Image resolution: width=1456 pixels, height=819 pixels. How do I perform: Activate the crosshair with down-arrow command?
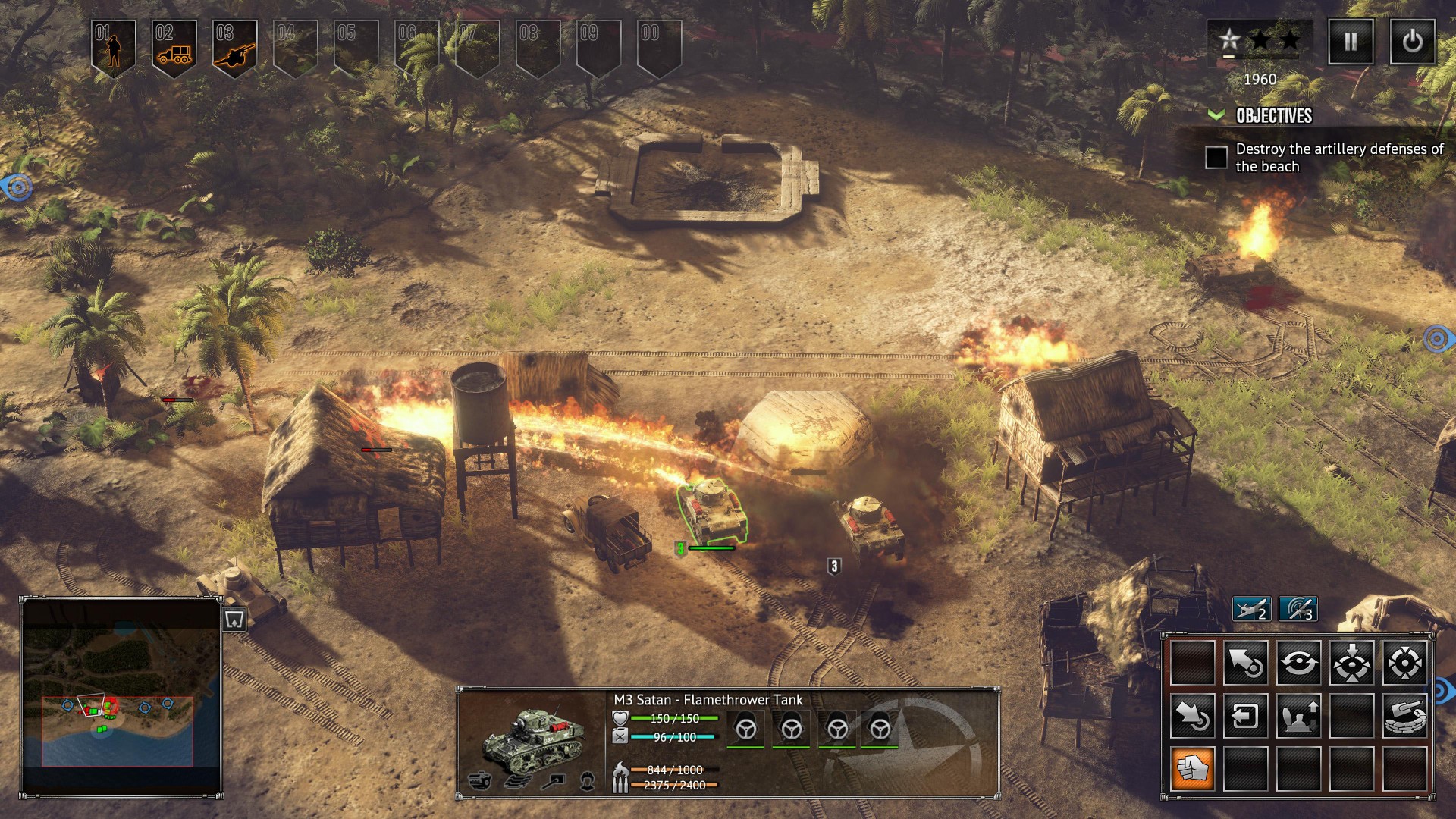(x=1351, y=663)
